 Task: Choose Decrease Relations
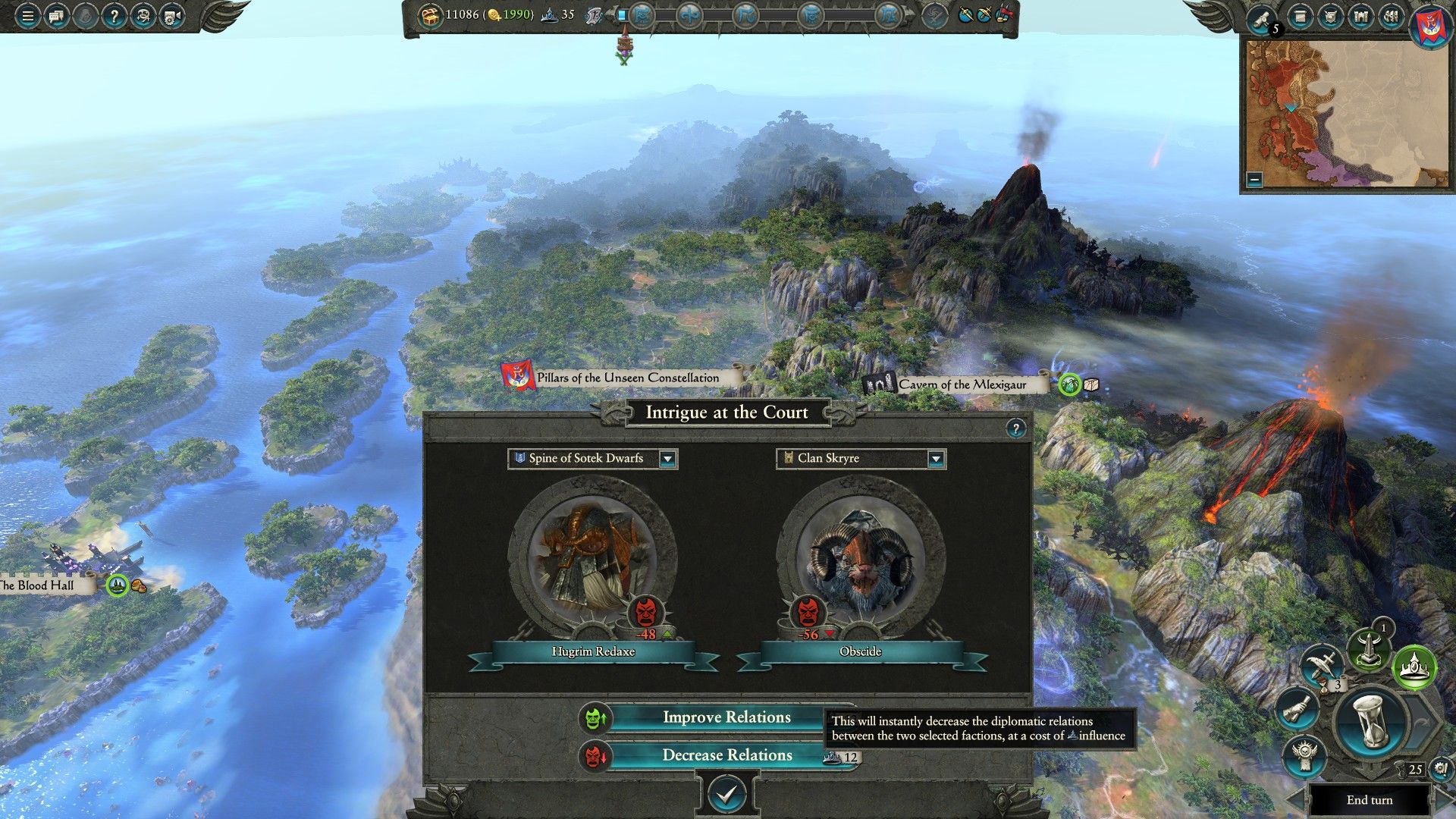[x=726, y=755]
